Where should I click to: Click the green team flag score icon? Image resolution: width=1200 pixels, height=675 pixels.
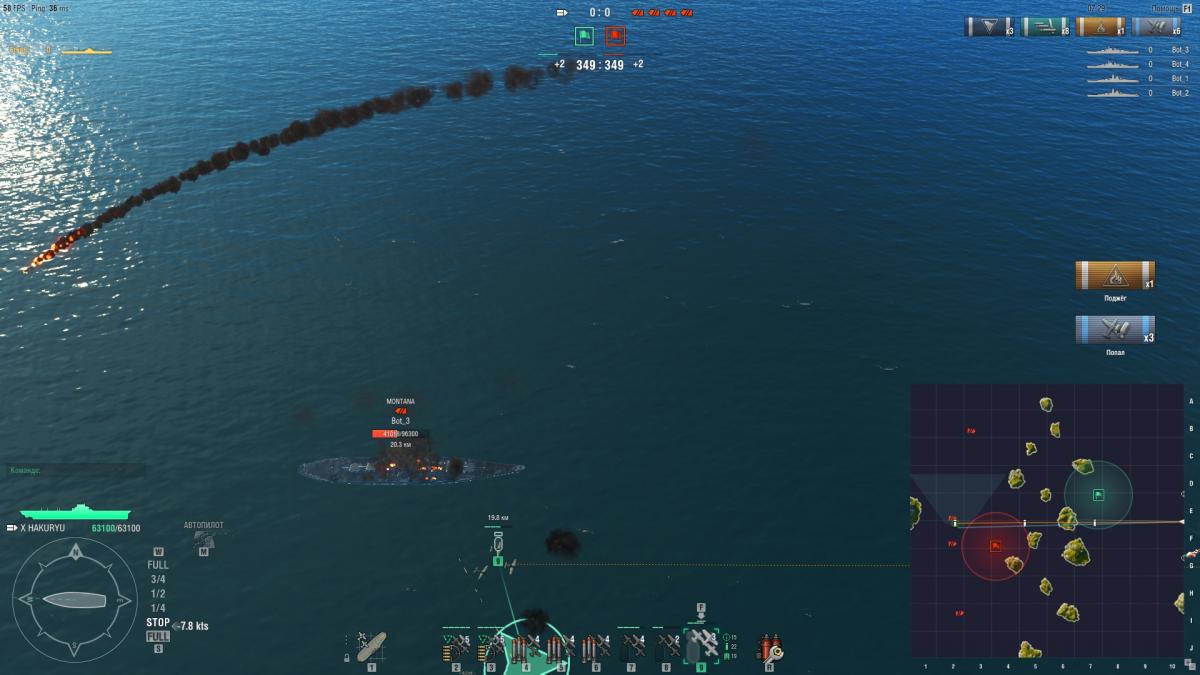pyautogui.click(x=584, y=37)
